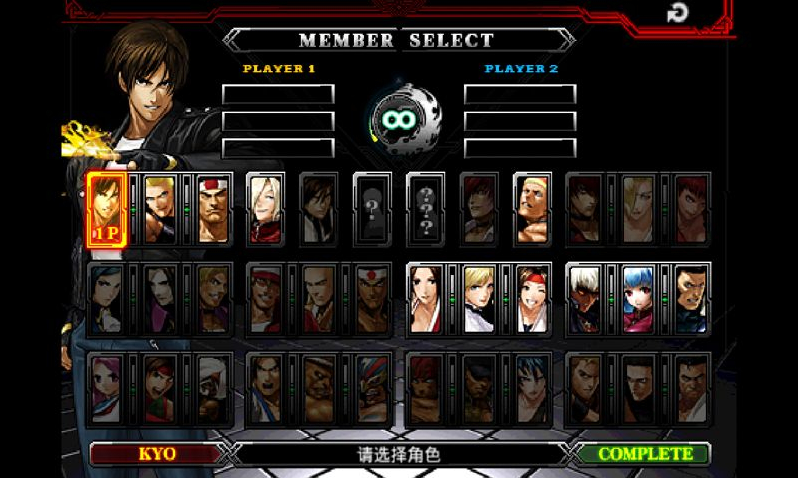Select Ash in the red jacket
The image size is (798, 478).
click(x=266, y=209)
